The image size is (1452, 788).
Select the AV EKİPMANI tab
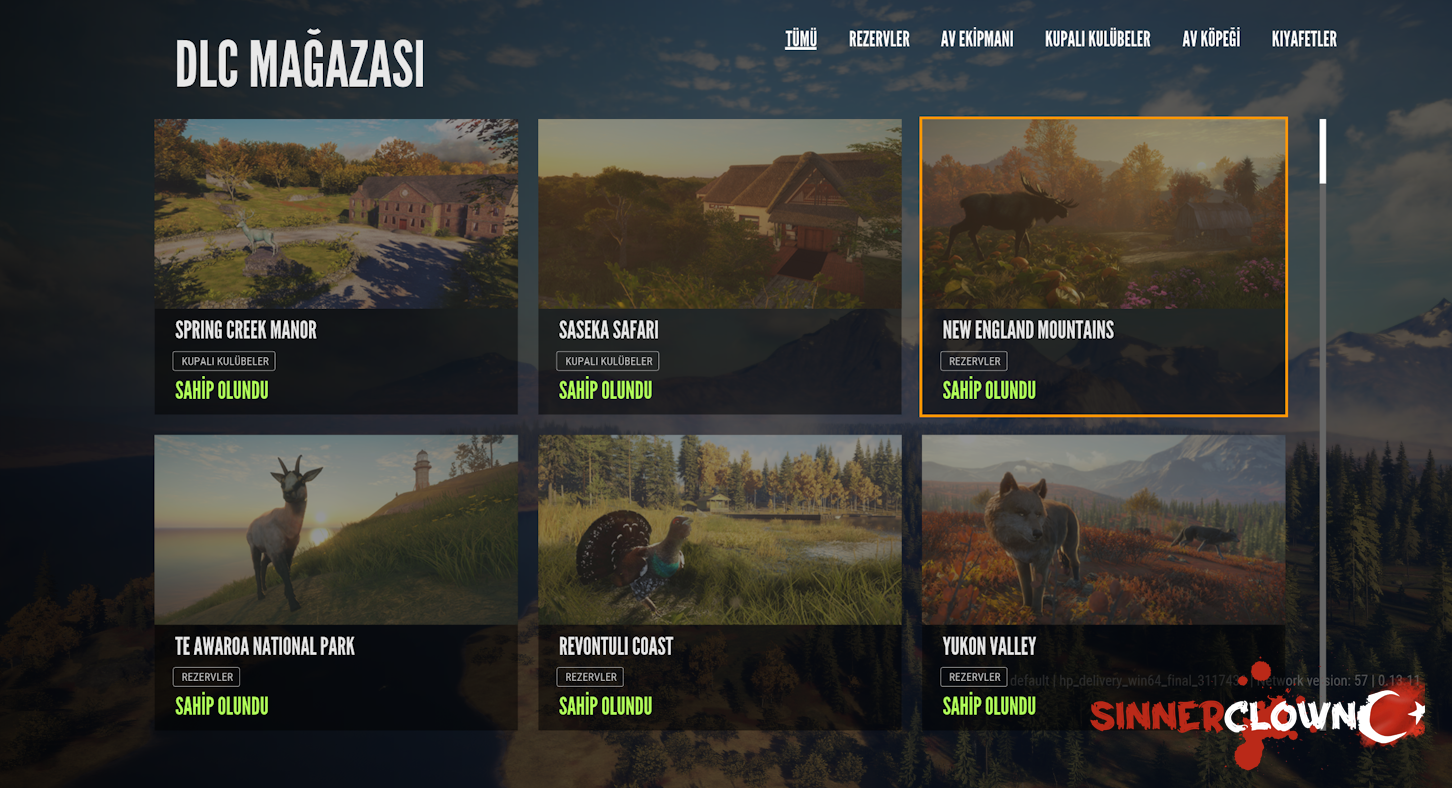[976, 40]
